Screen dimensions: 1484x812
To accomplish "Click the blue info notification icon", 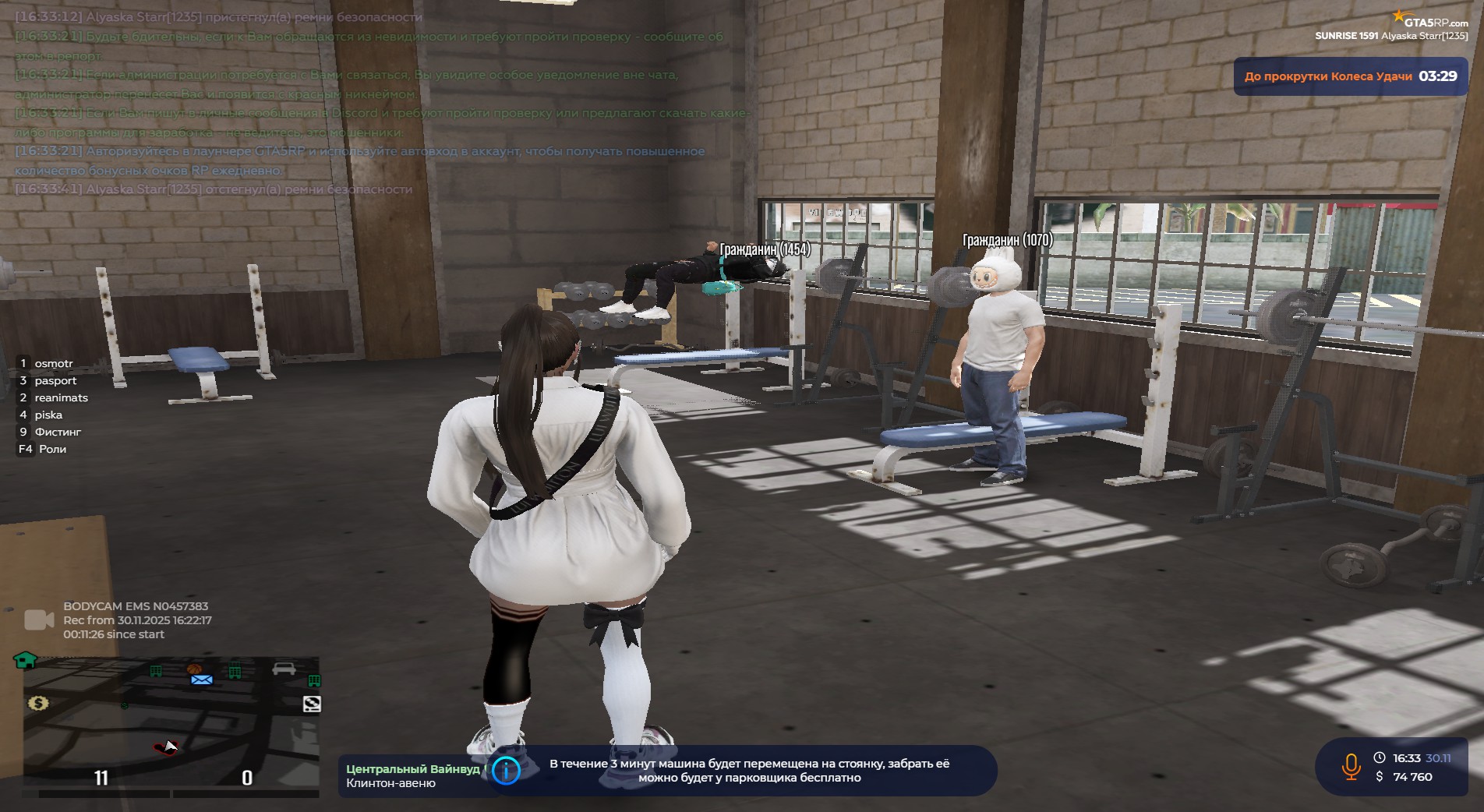I will coord(507,771).
